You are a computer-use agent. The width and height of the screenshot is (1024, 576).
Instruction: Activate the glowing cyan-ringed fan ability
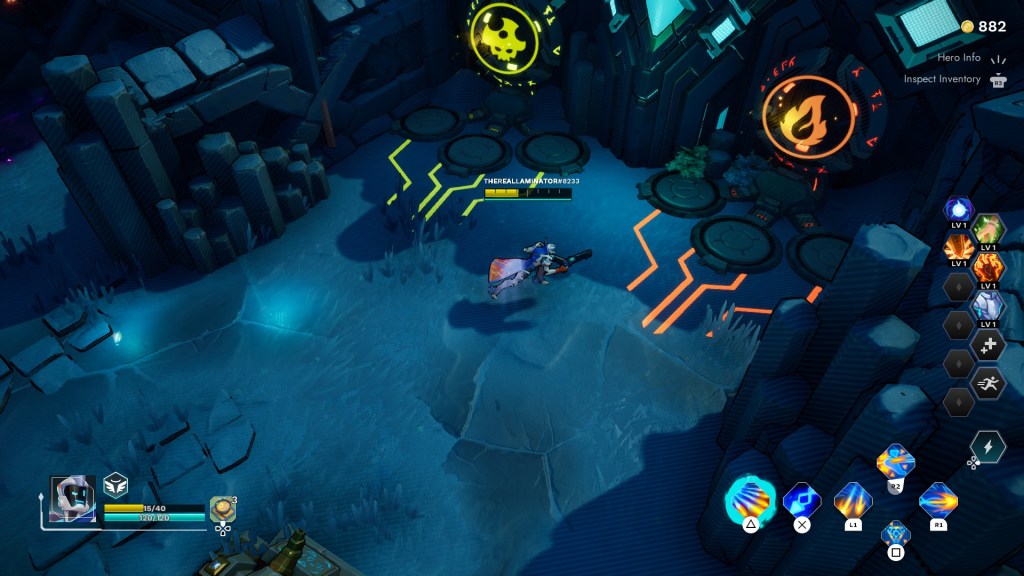coord(749,498)
